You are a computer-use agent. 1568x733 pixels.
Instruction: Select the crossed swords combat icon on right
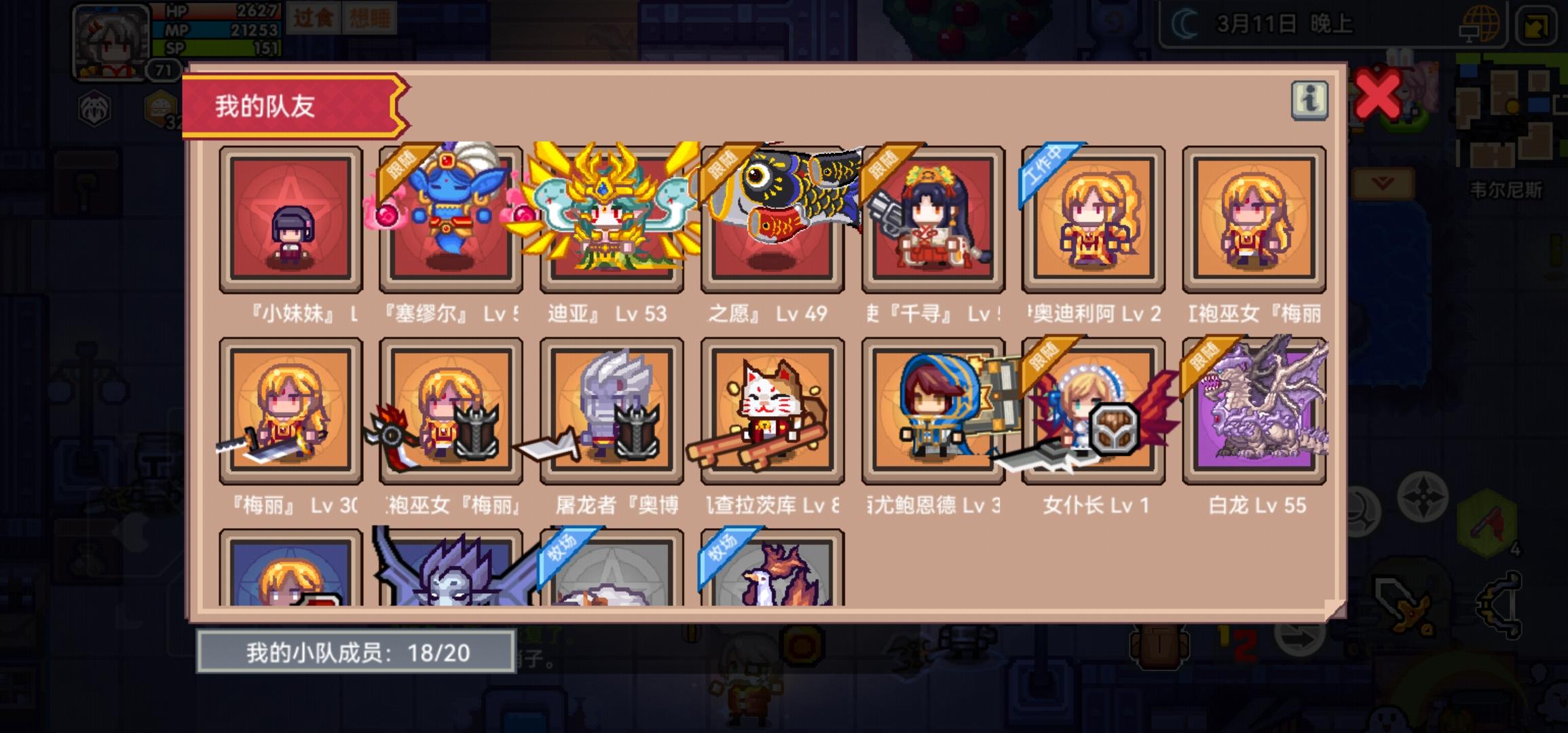tap(1404, 609)
